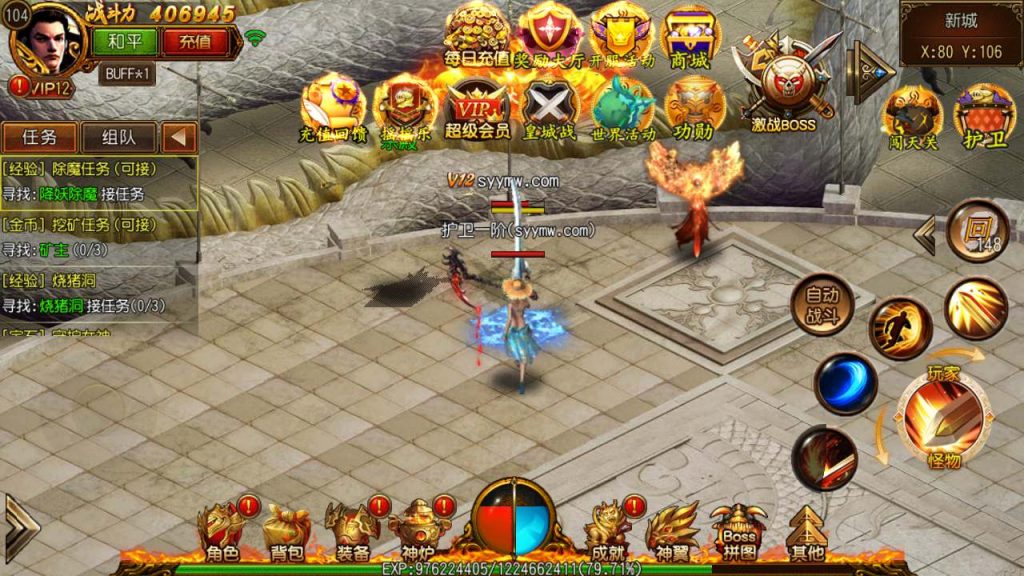The image size is (1024, 576).
Task: Open the 装备 equipment menu
Action: [352, 532]
